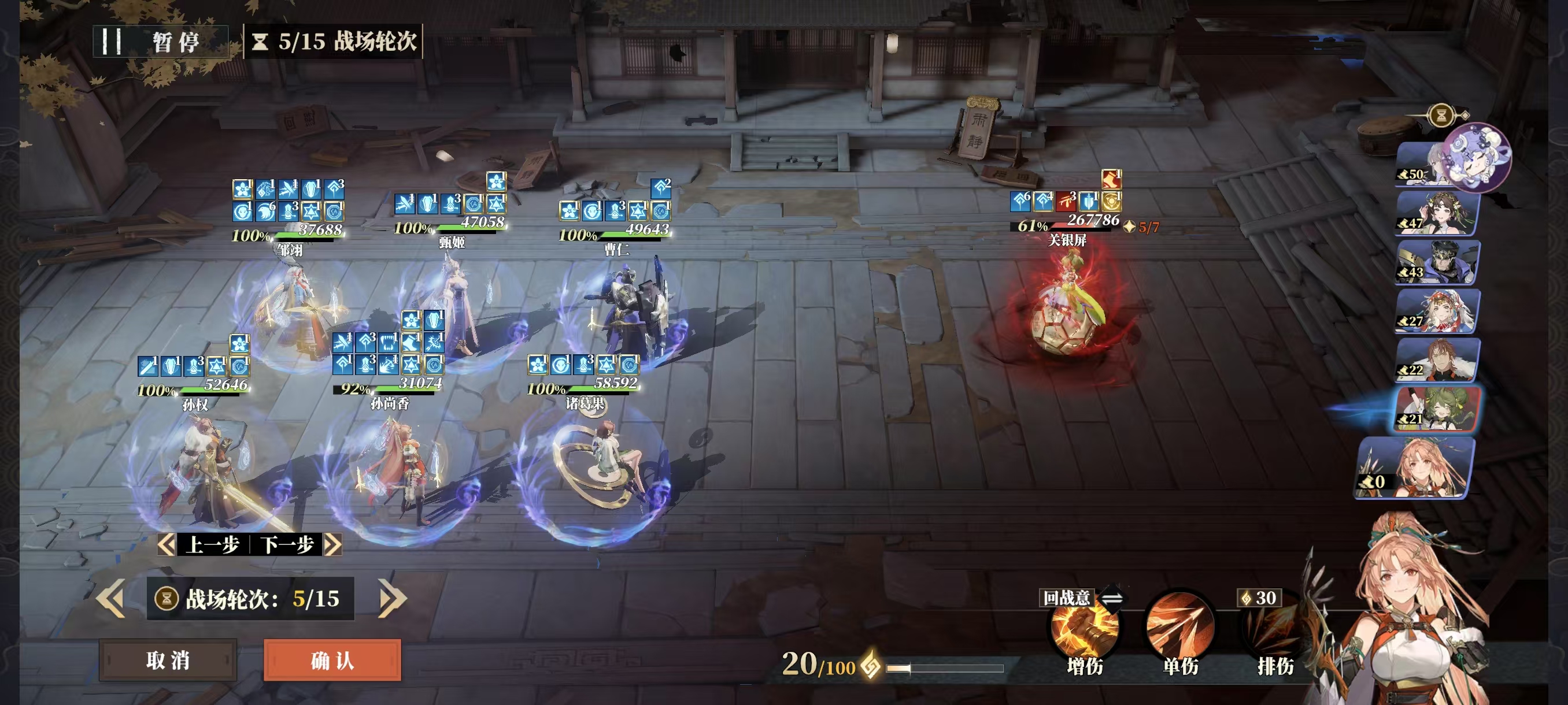Image resolution: width=1568 pixels, height=705 pixels.
Task: Select turn-order portrait with speed 43
Action: pos(1437,263)
